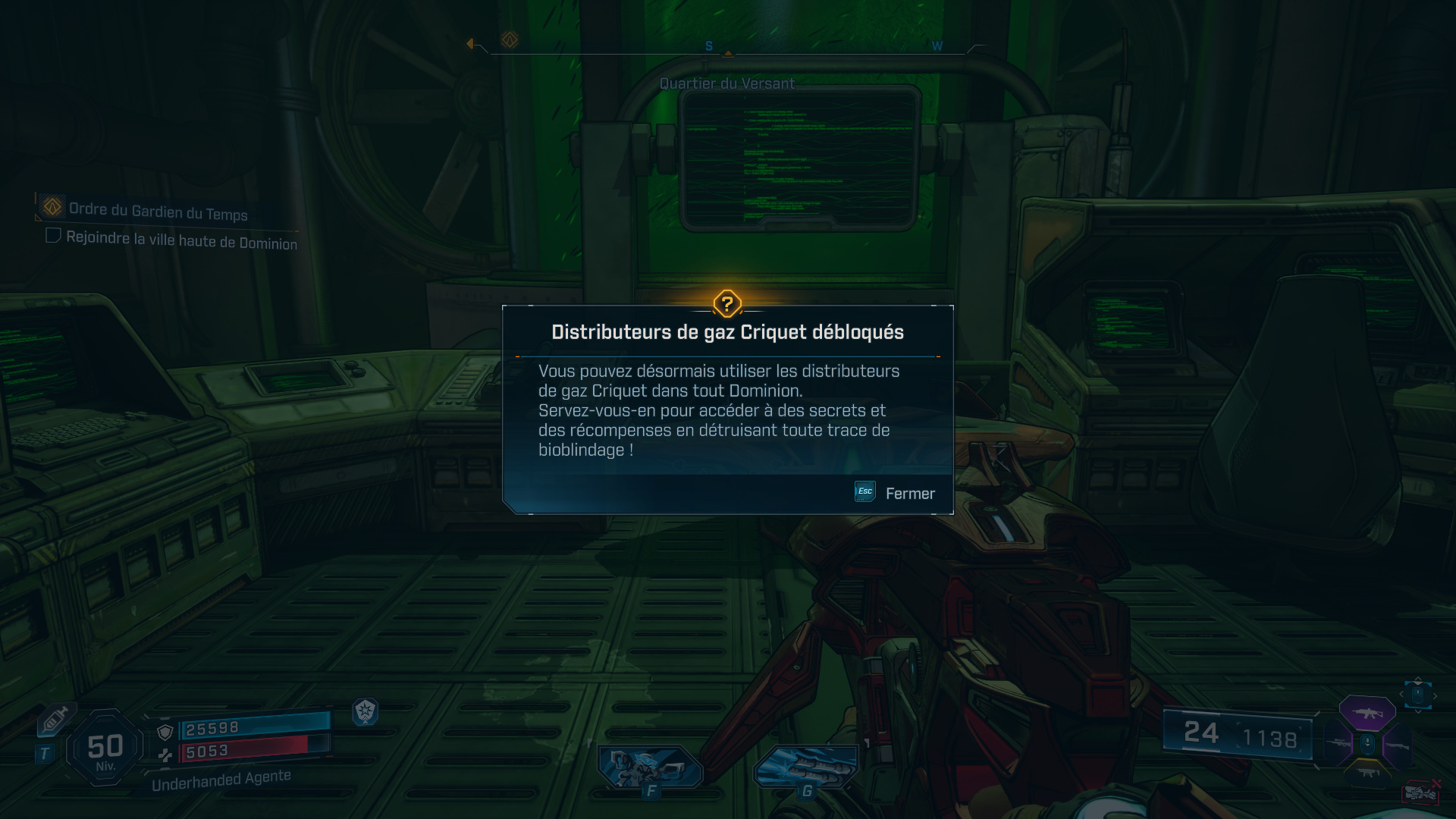This screenshot has height=819, width=1456.
Task: Click the health cross icon beside 5053
Action: point(165,754)
